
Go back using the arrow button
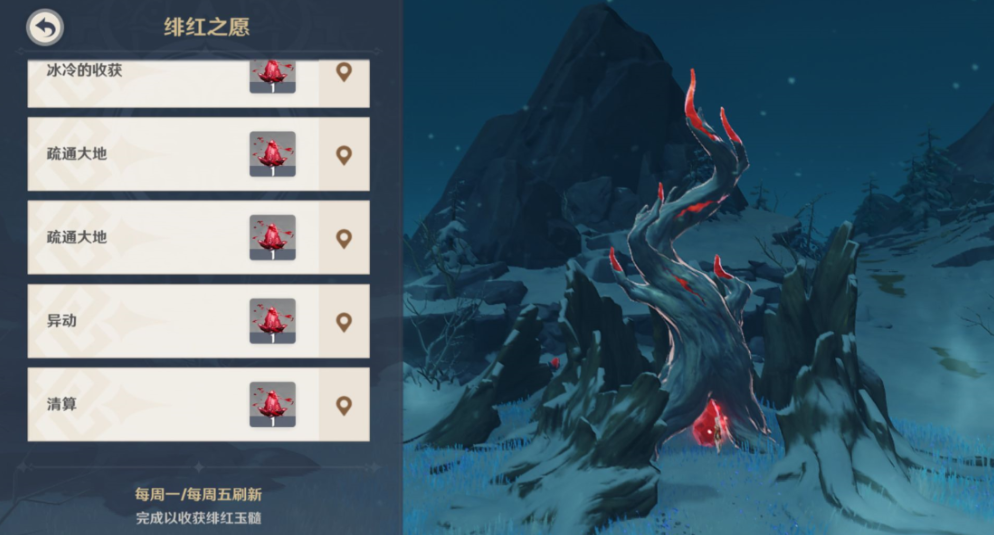click(x=45, y=27)
